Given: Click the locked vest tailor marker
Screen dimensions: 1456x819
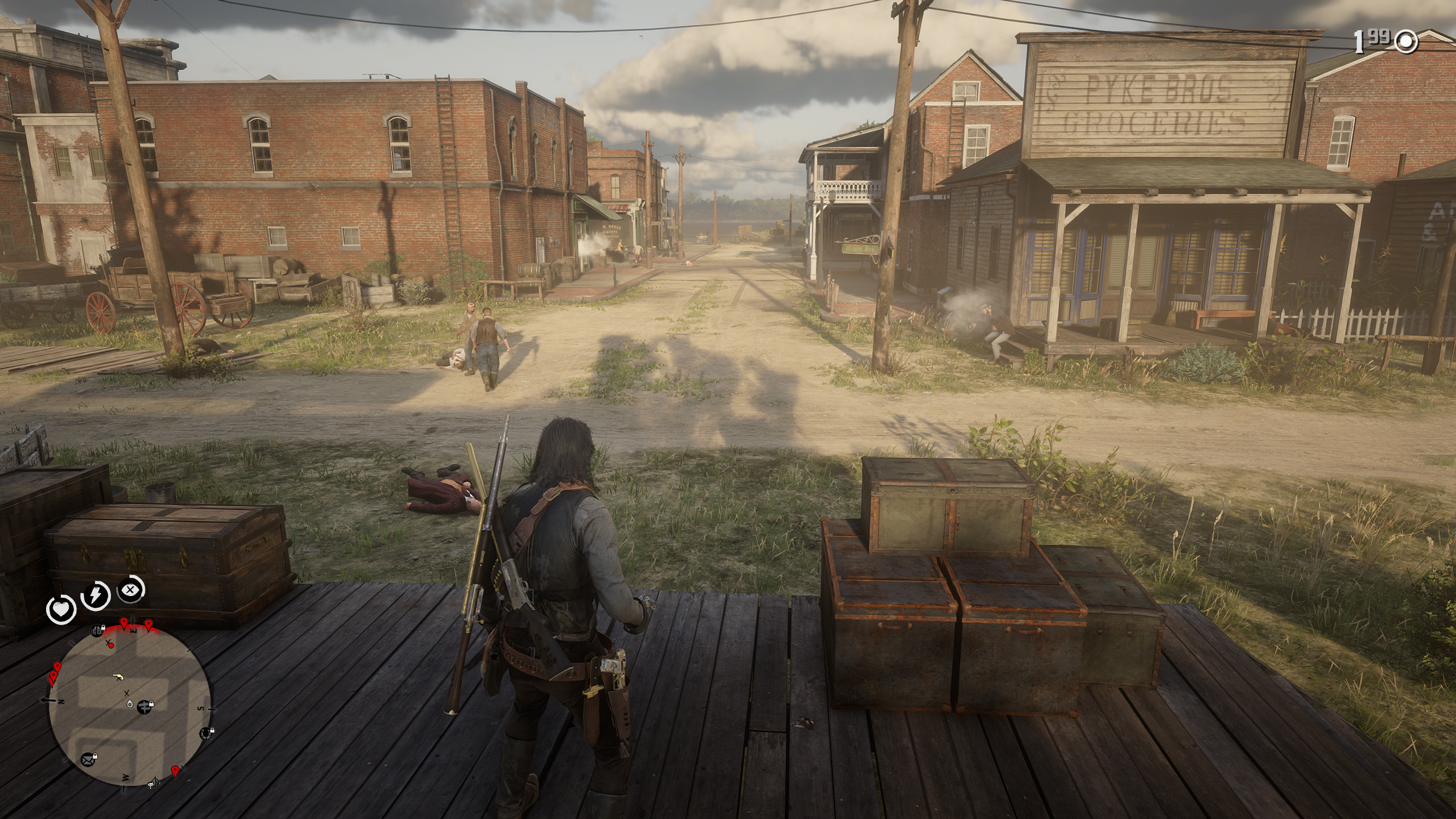Looking at the screenshot, I should pyautogui.click(x=97, y=630).
